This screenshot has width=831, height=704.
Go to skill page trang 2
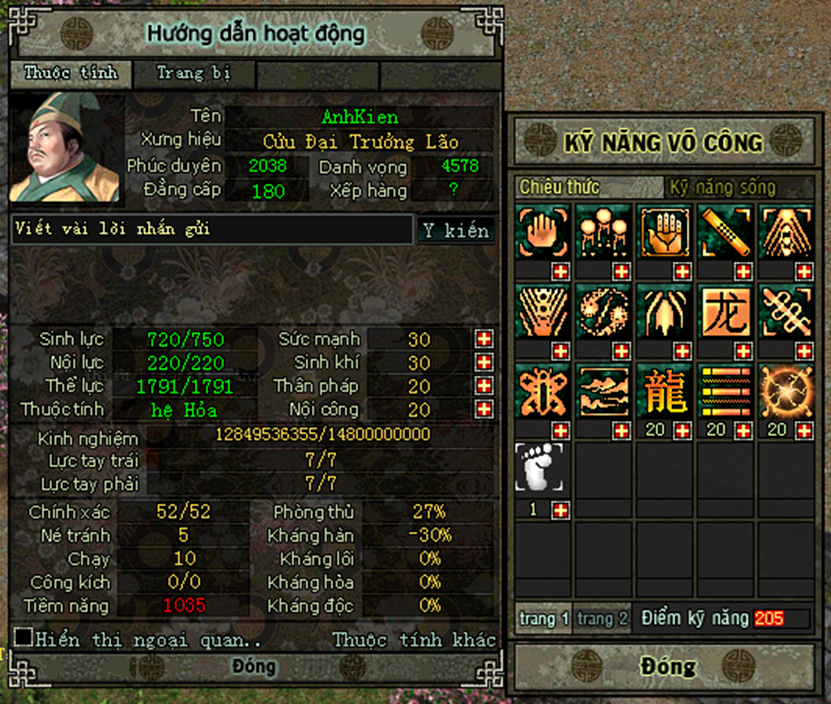point(602,619)
